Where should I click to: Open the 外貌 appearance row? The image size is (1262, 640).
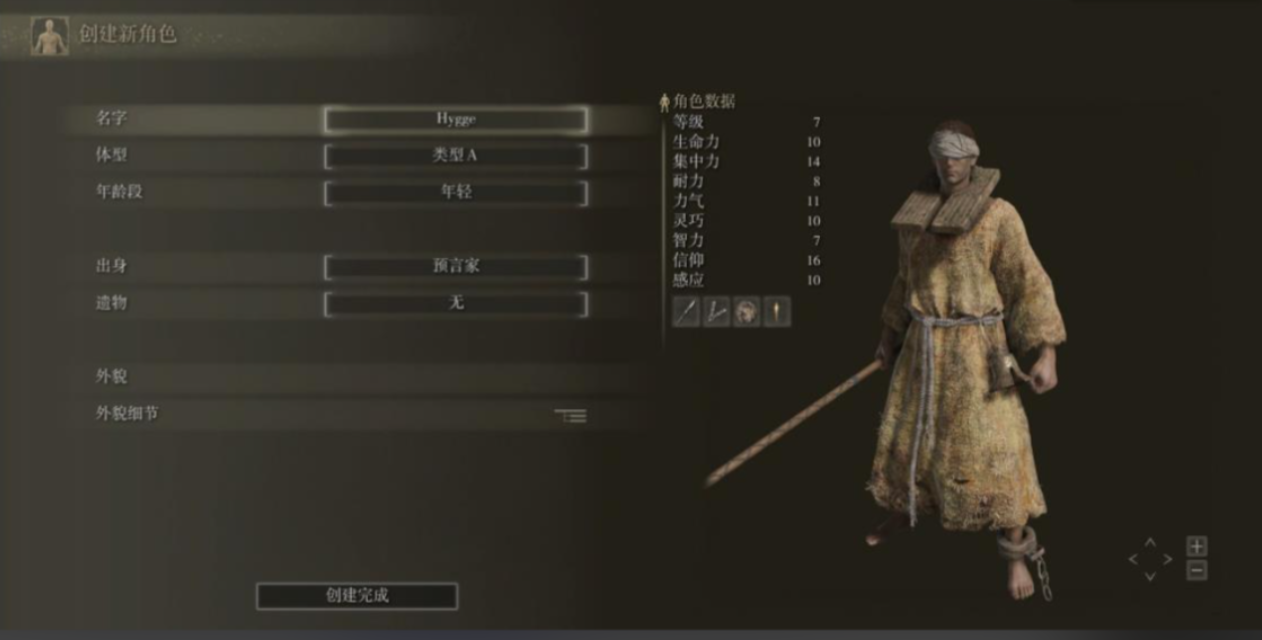tap(340, 377)
